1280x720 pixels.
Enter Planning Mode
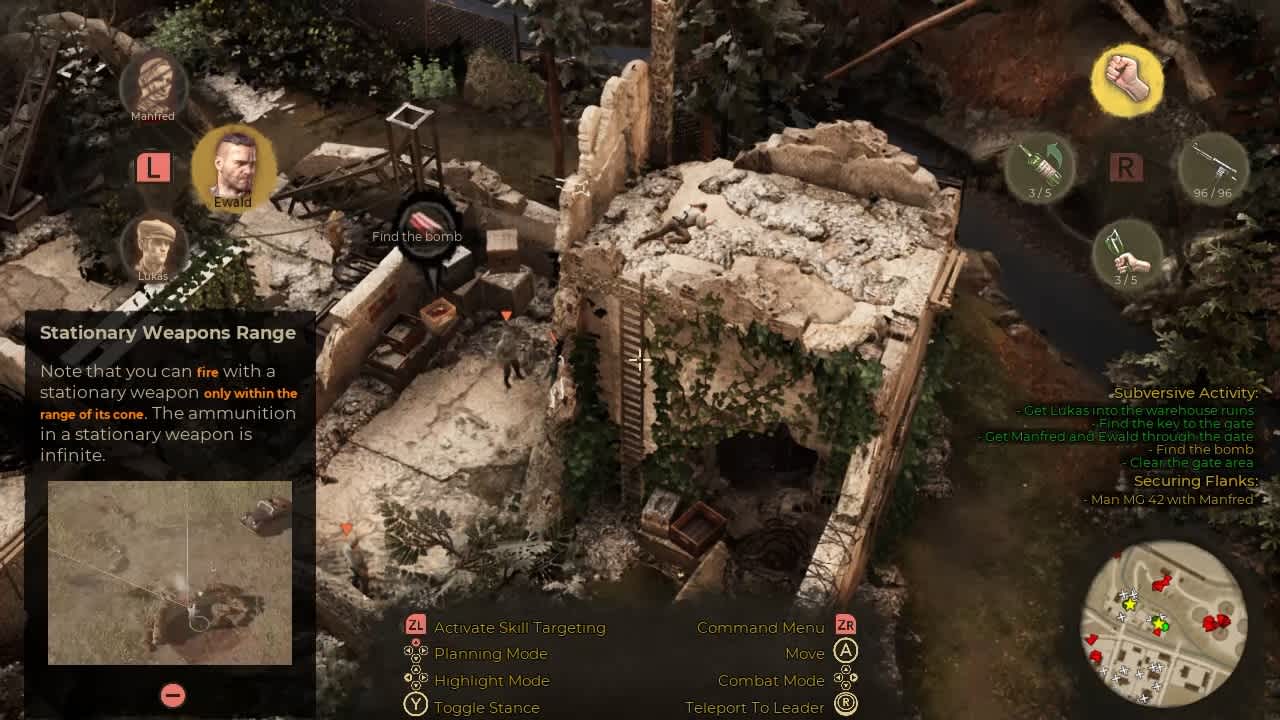pyautogui.click(x=404, y=654)
